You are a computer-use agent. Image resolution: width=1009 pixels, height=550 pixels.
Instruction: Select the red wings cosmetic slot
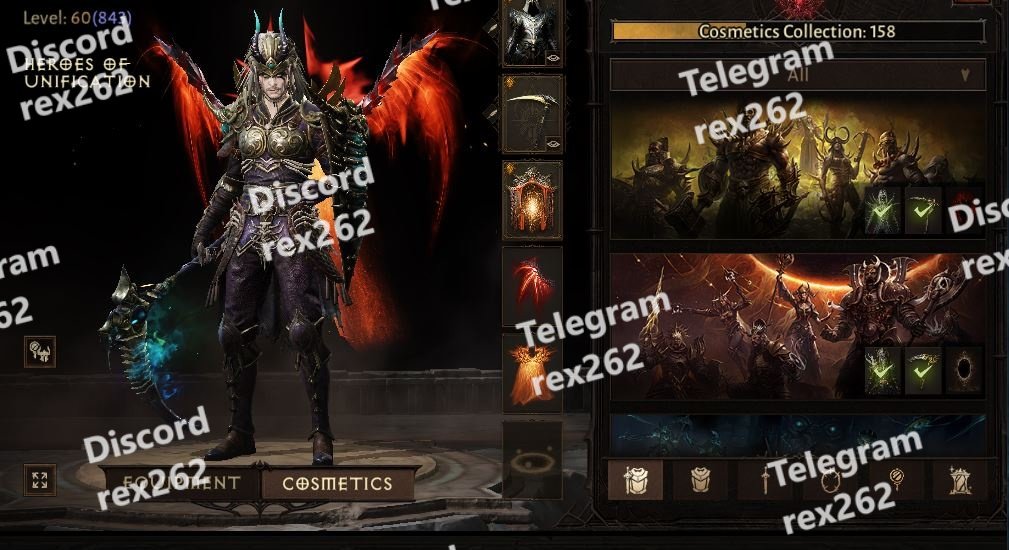pyautogui.click(x=532, y=286)
